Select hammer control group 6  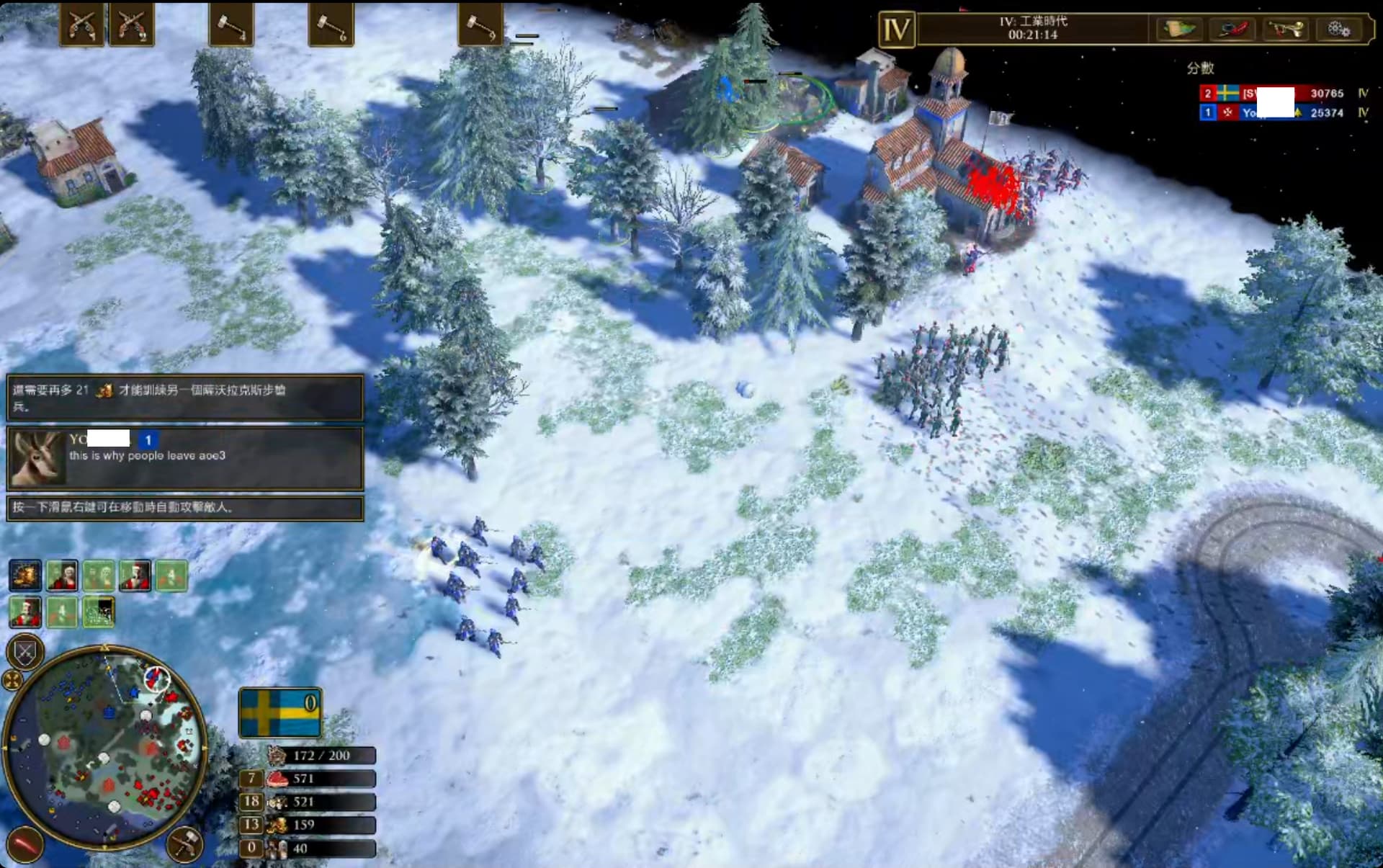[331, 26]
